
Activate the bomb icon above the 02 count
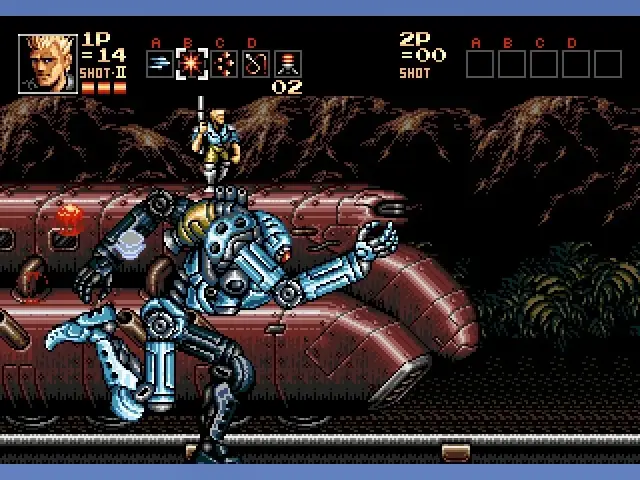(x=288, y=64)
